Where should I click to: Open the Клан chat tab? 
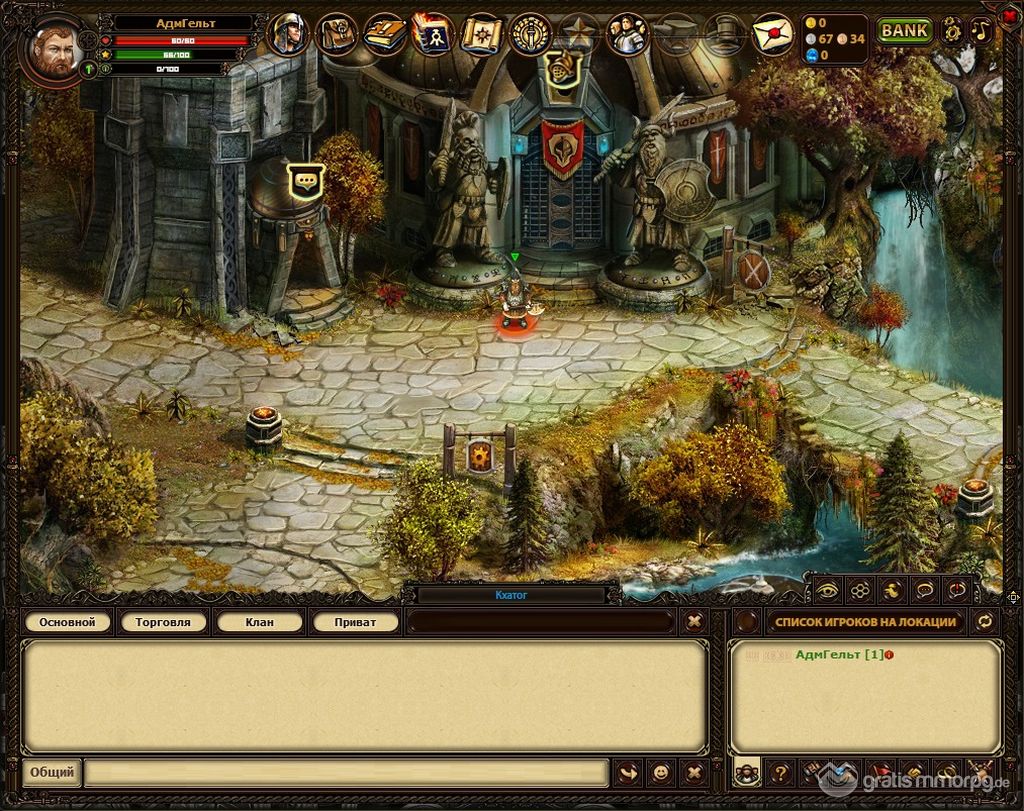(x=259, y=622)
